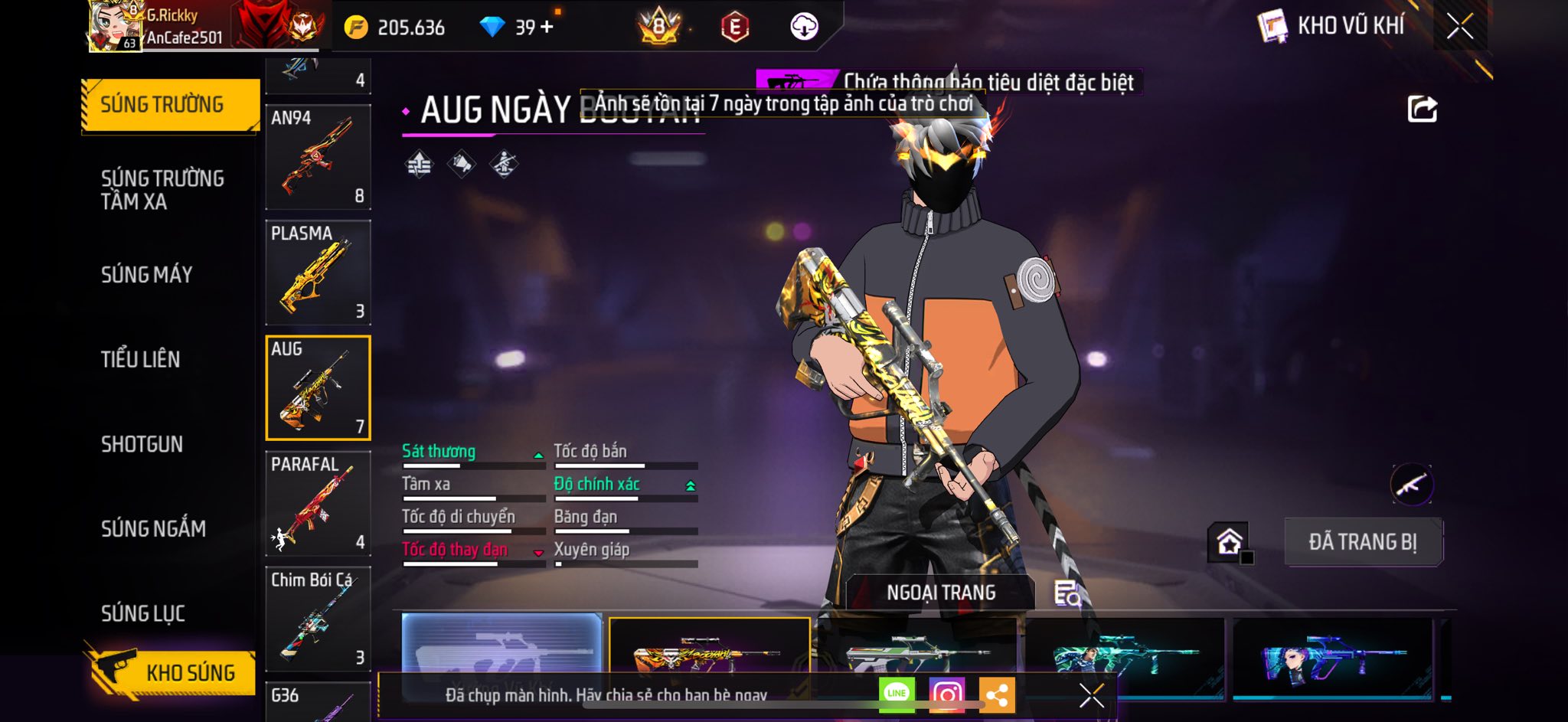Select the SÚNG LỤC category
Viewport: 1568px width, 722px height.
(x=143, y=613)
